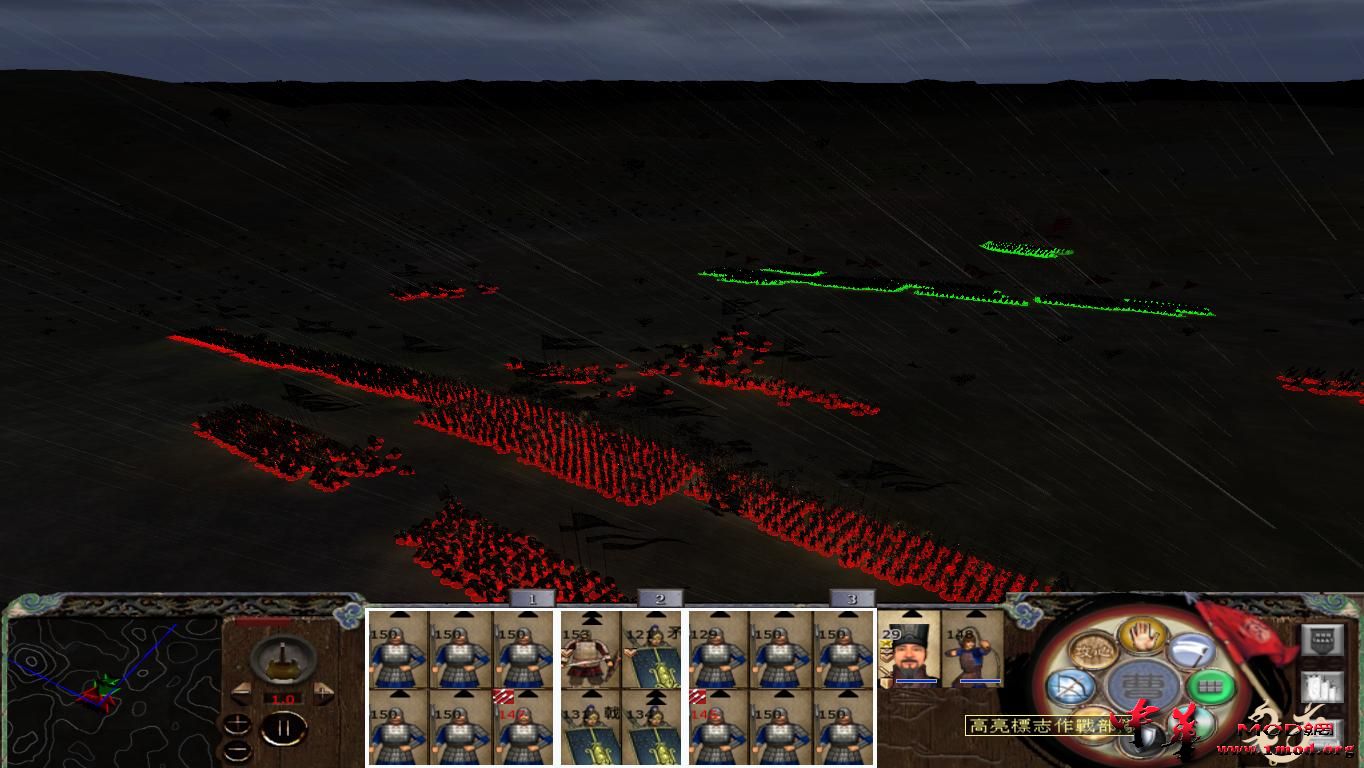Screen dimensions: 1364x768
Task: Open the battle scrolls panel on the right
Action: 1322,687
